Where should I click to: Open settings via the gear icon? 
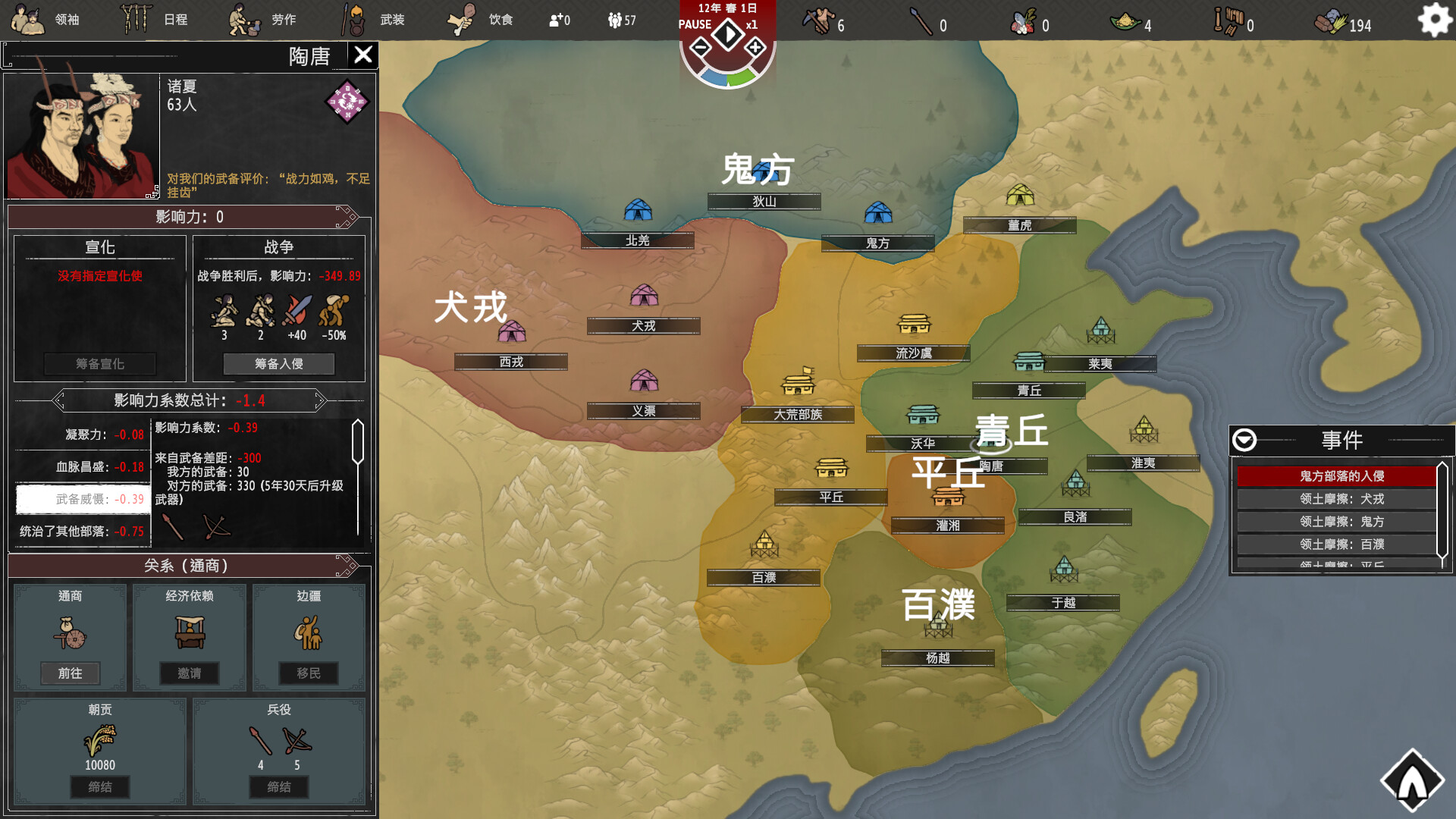pyautogui.click(x=1434, y=20)
